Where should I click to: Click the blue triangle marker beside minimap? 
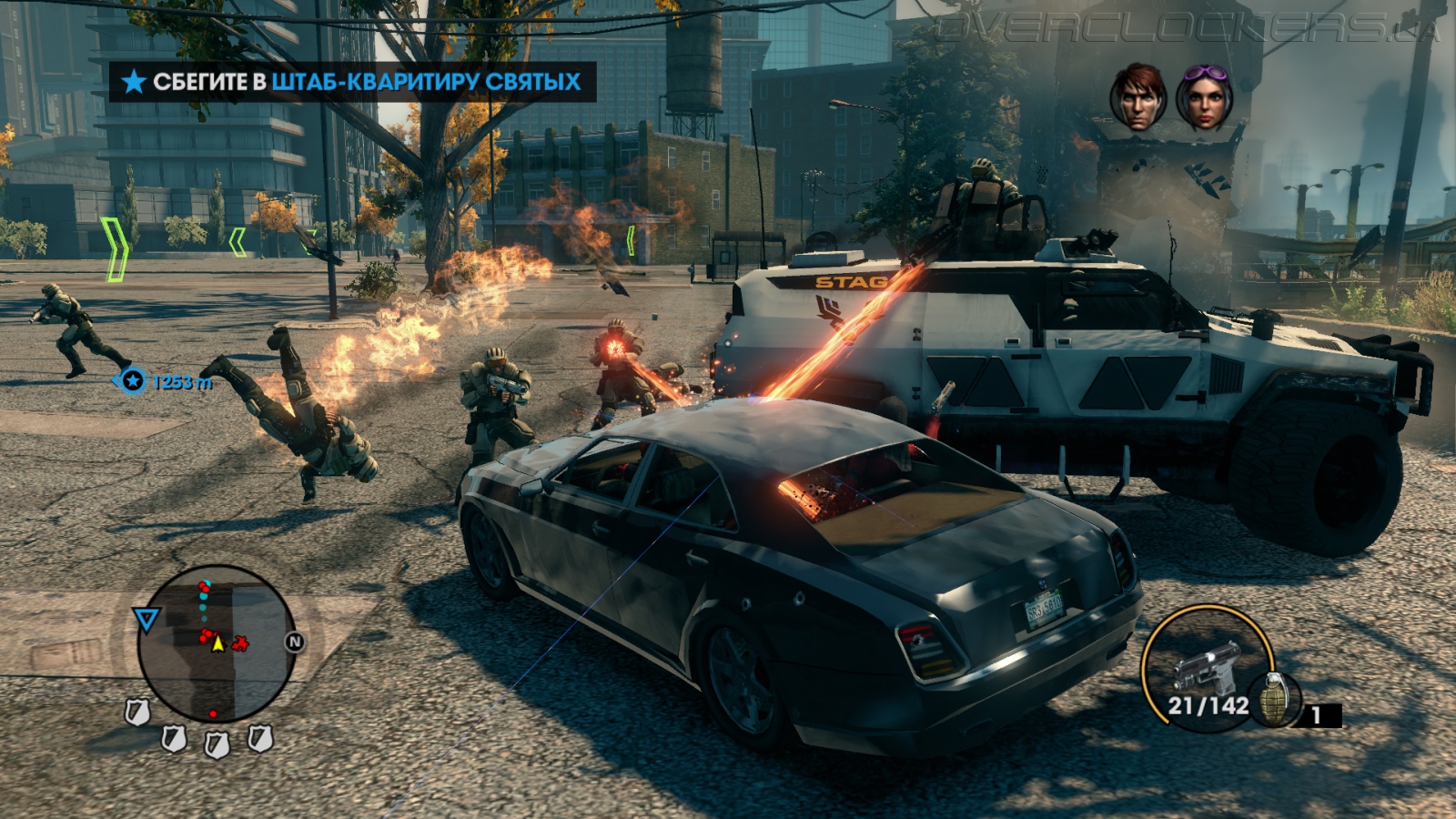146,620
